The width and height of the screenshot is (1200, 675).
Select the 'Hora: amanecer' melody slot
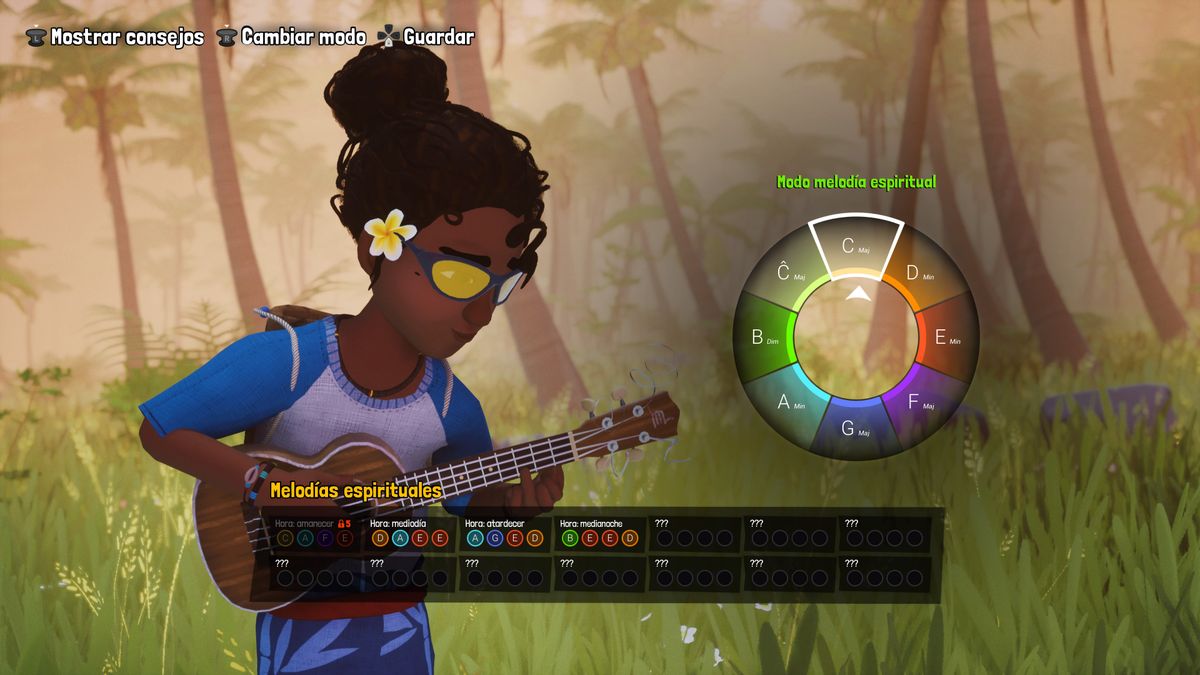(x=315, y=533)
